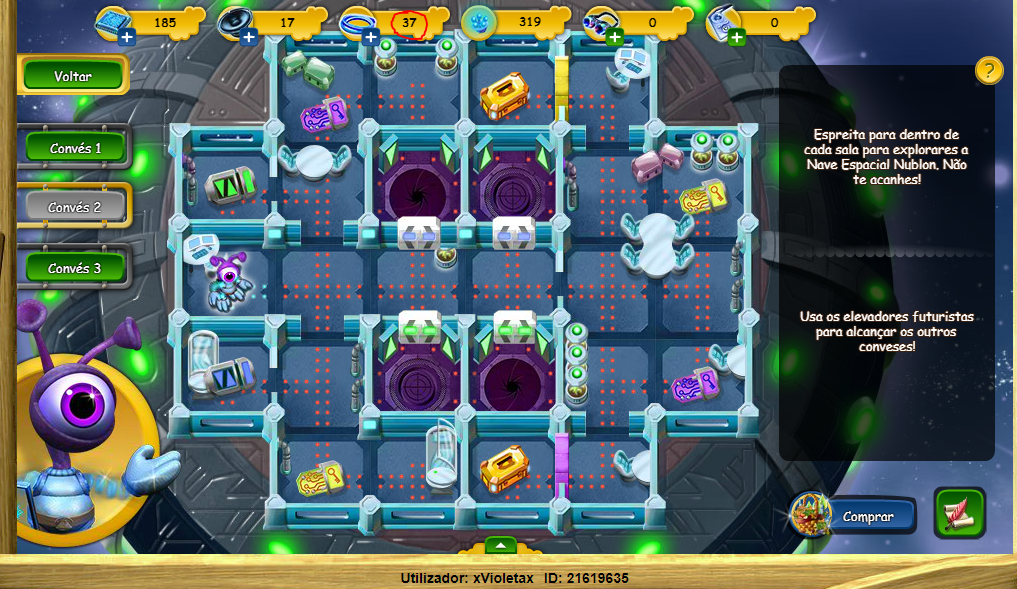Expand the green arrow tab at bottom
Image resolution: width=1017 pixels, height=589 pixels.
(x=501, y=545)
